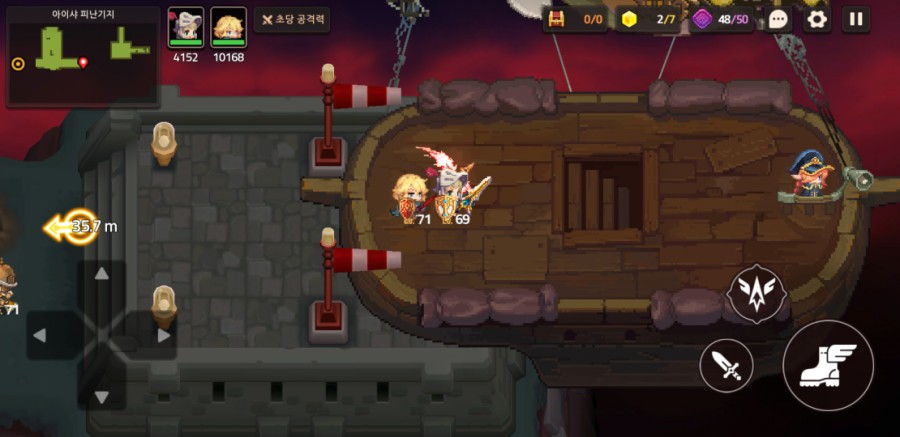Select the silver-haired hero portrait
This screenshot has height=437, width=900.
tap(185, 26)
